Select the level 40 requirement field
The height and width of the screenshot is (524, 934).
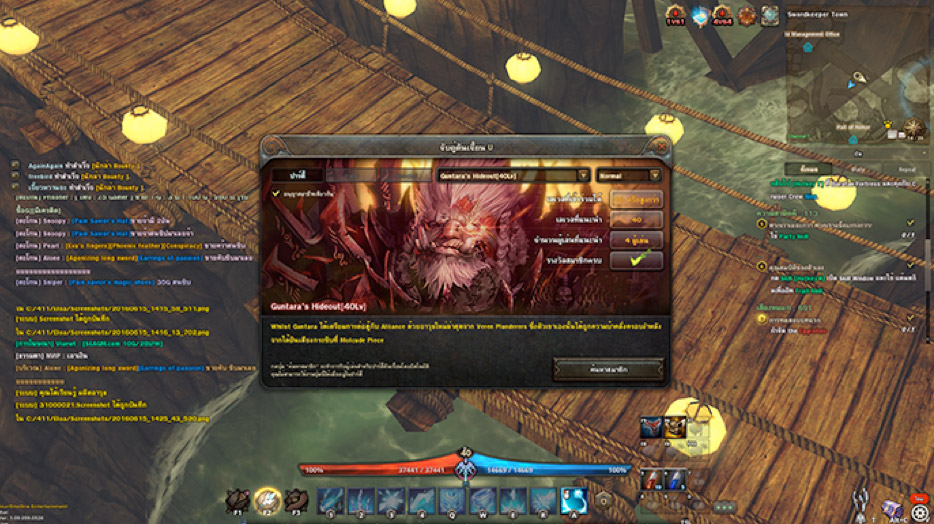pos(635,220)
